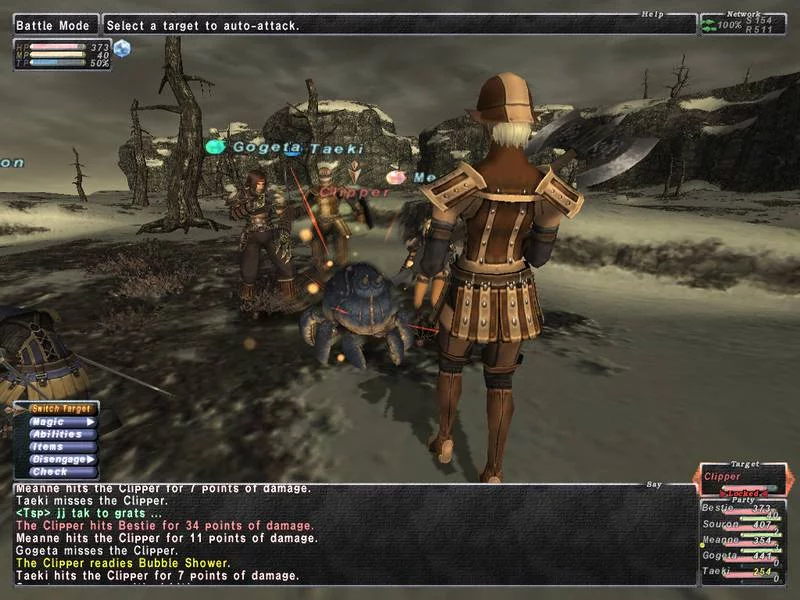Choose Disengage to stop attacking
Viewport: 800px width, 600px height.
(x=61, y=459)
